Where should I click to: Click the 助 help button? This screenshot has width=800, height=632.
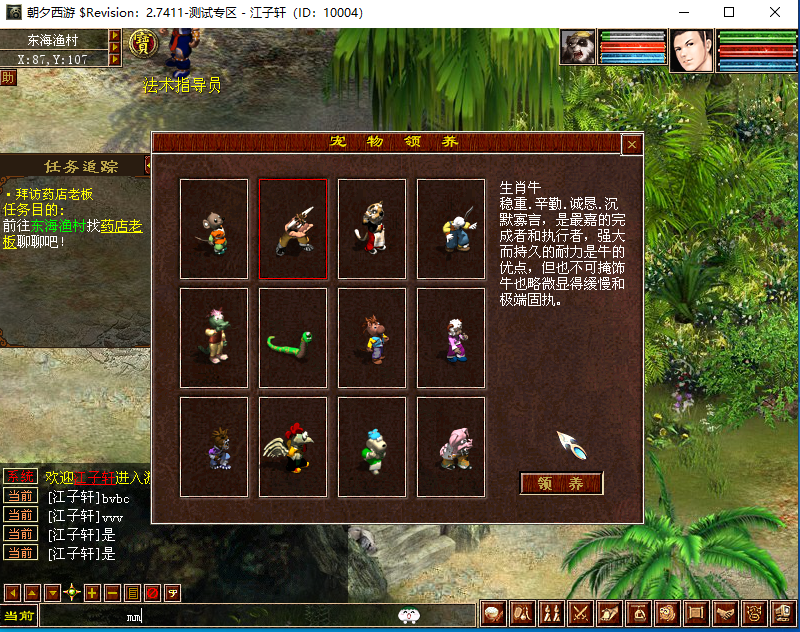[x=8, y=78]
